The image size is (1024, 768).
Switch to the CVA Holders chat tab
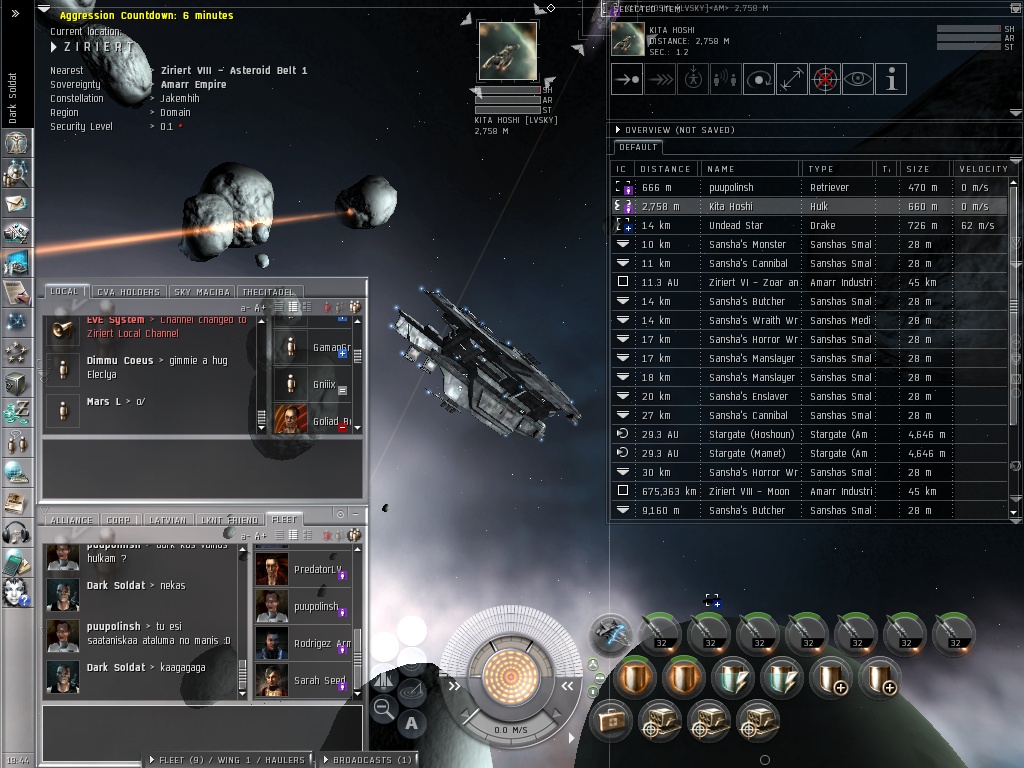pyautogui.click(x=128, y=292)
